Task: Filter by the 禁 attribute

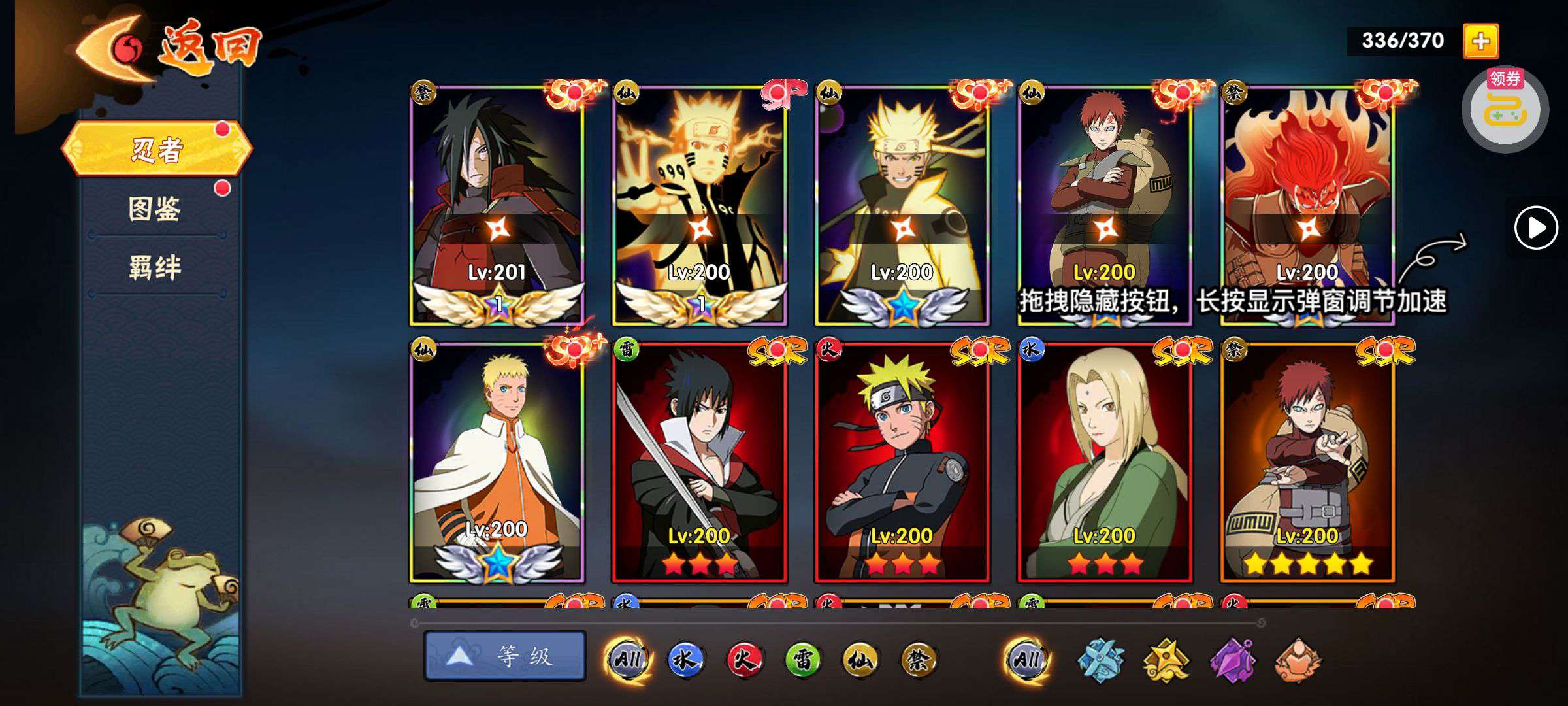Action: pos(919,660)
